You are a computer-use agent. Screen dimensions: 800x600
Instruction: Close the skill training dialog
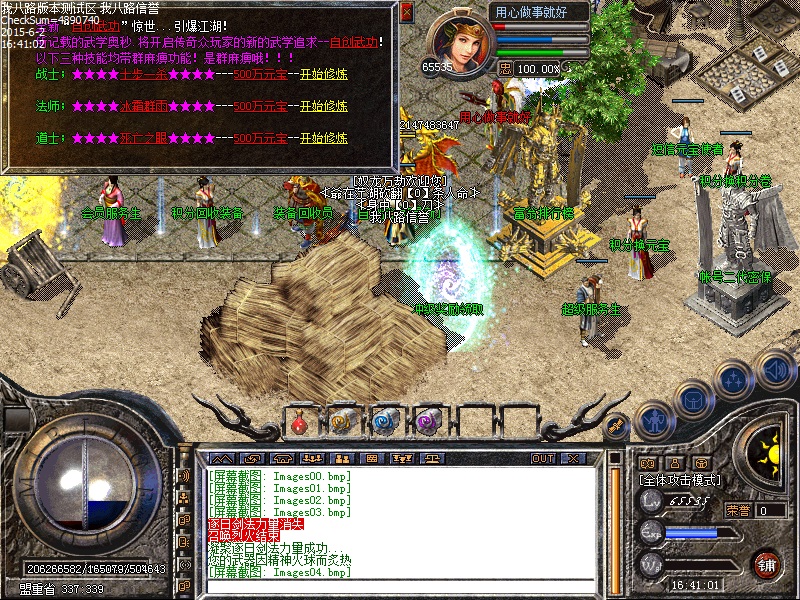pos(406,12)
